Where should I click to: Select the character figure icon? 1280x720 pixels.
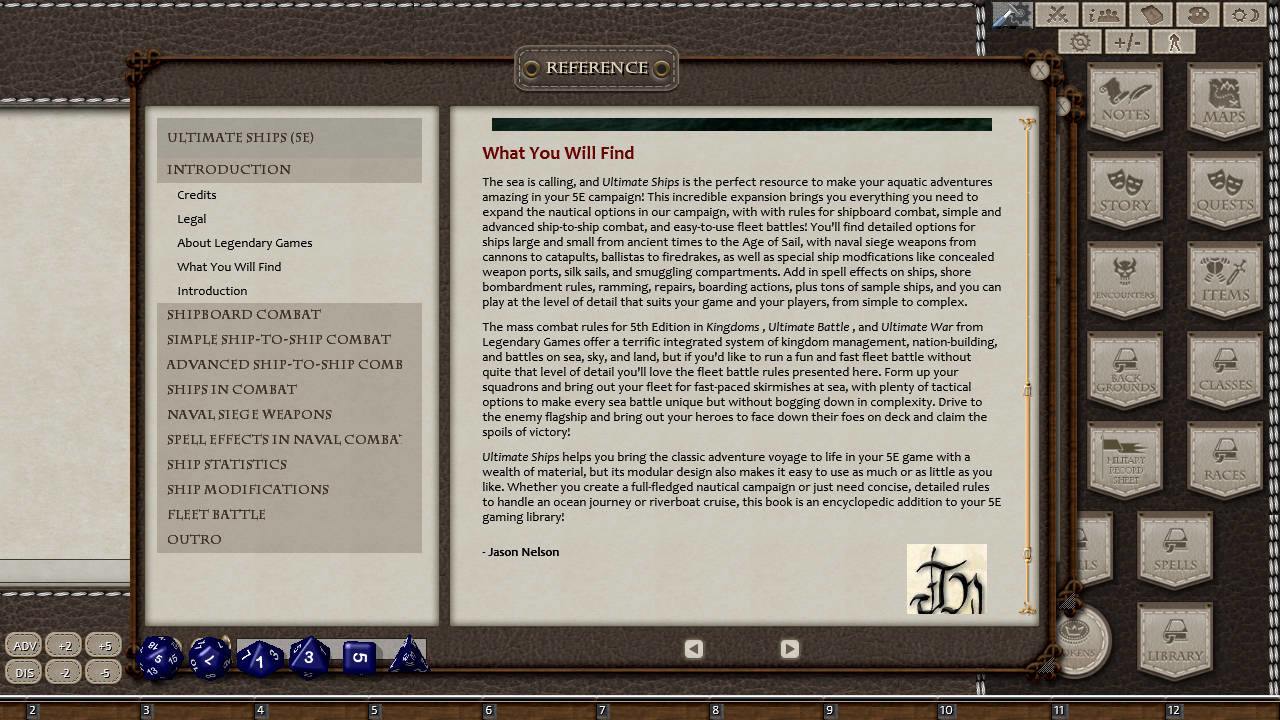tap(1172, 41)
